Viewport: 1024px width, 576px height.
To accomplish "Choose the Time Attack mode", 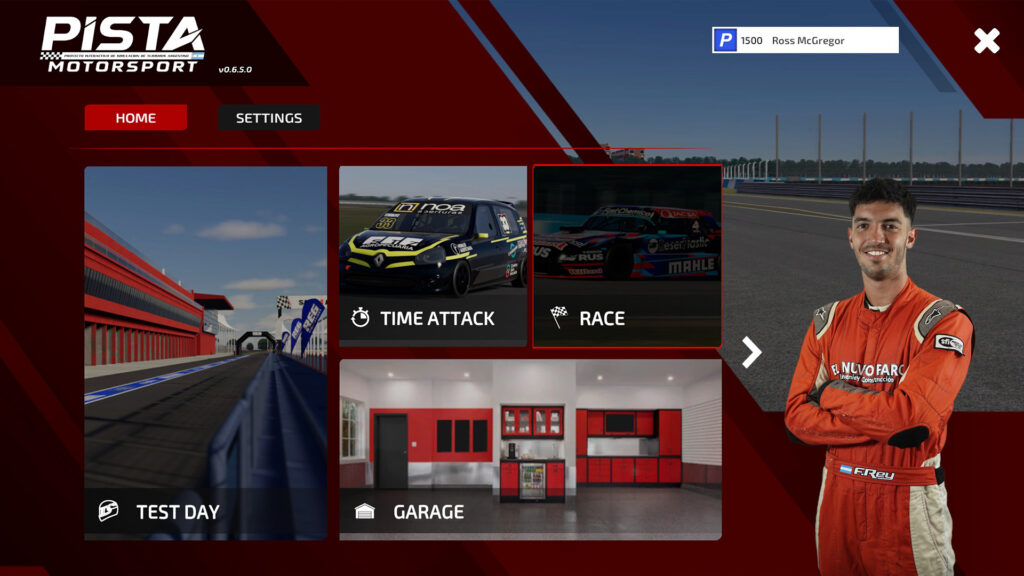I will 432,256.
